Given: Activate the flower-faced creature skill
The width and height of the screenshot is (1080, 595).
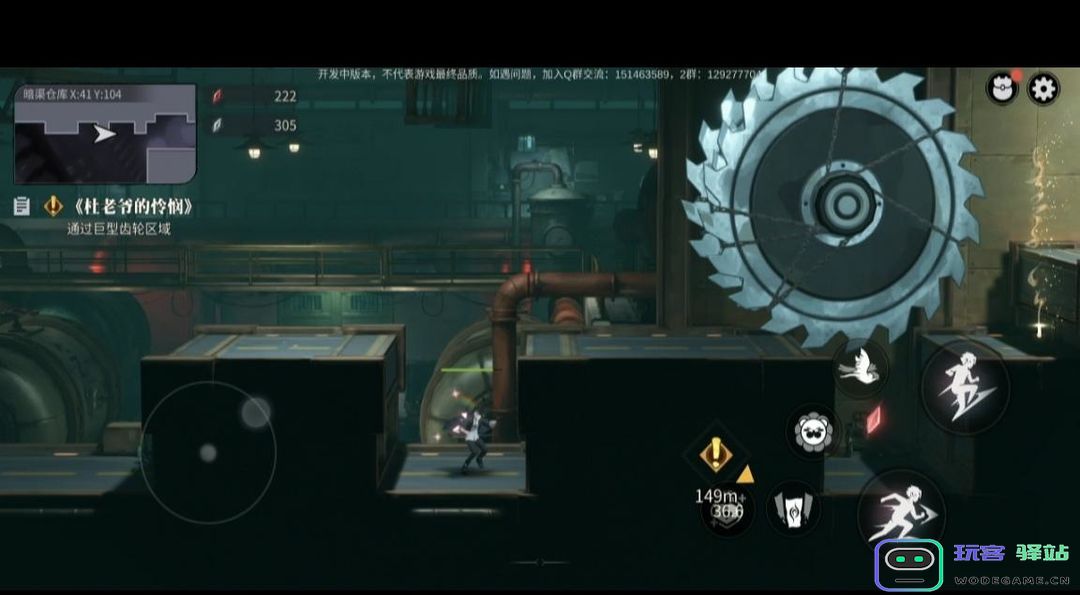Looking at the screenshot, I should click(x=814, y=432).
